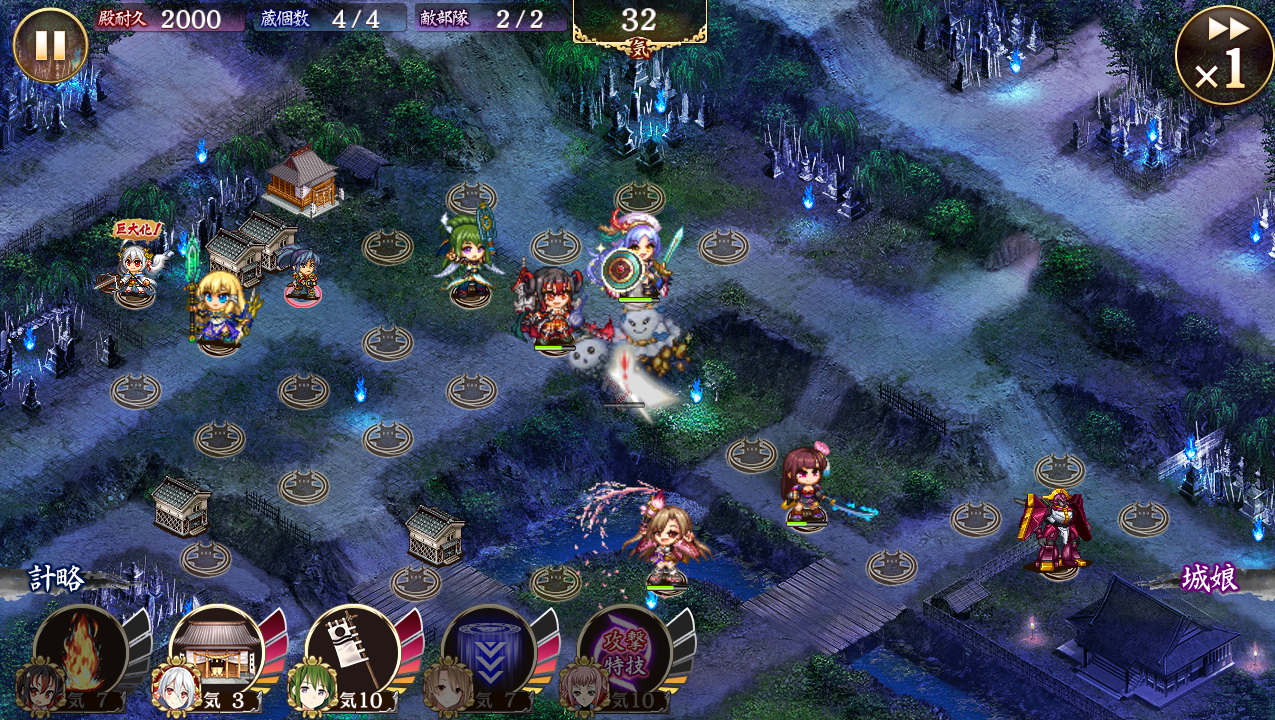Pause the battle
Screen dimensions: 1275x720
(x=50, y=45)
